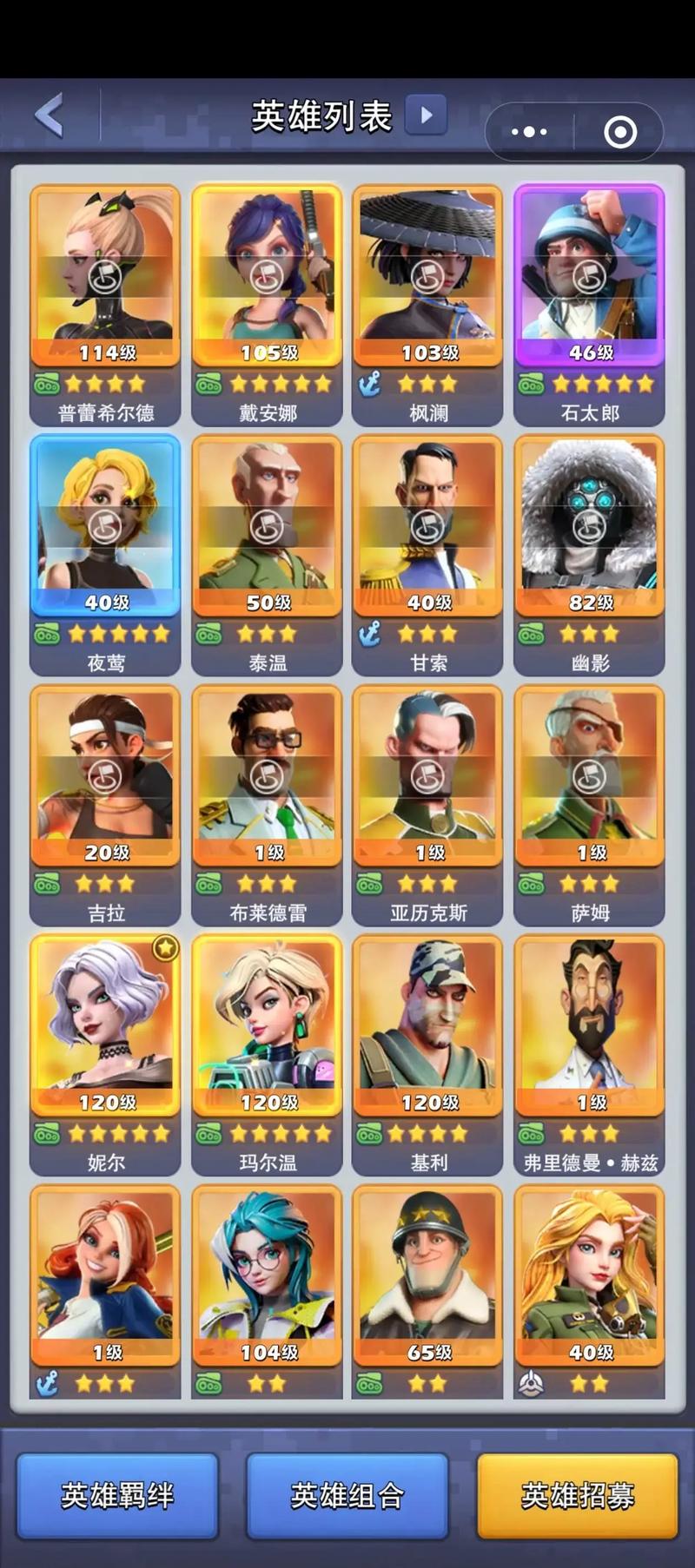
Task: Open the 英雄组合 menu
Action: (347, 1495)
